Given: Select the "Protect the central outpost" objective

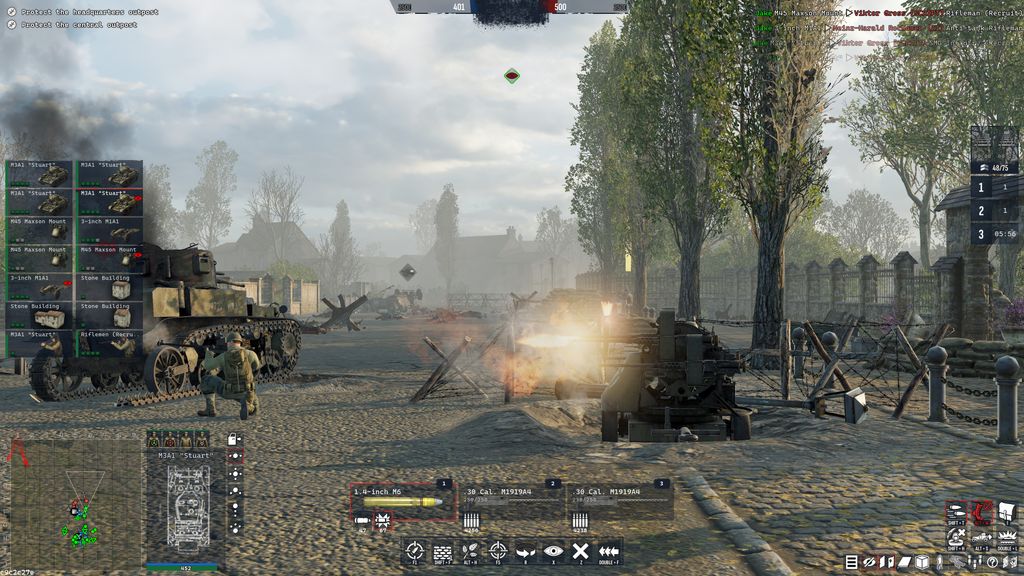Looking at the screenshot, I should tap(75, 24).
